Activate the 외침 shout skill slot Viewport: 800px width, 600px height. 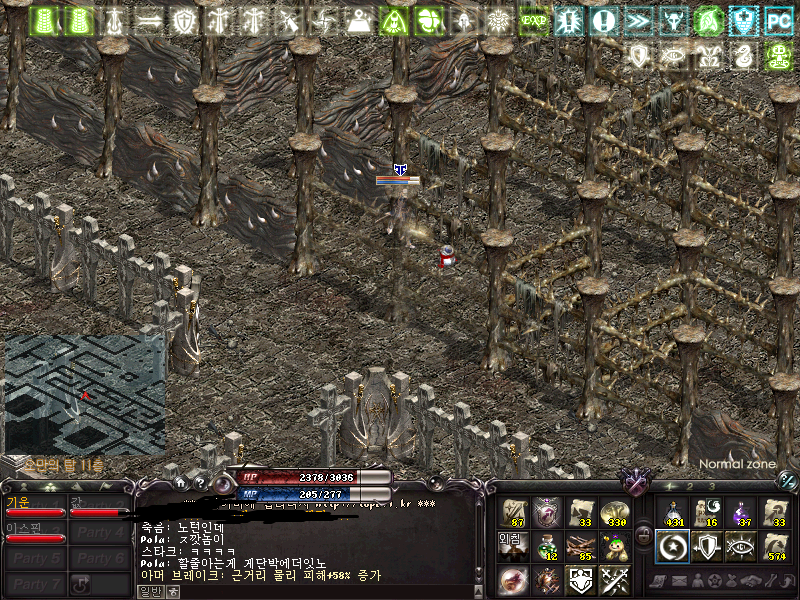[x=515, y=546]
